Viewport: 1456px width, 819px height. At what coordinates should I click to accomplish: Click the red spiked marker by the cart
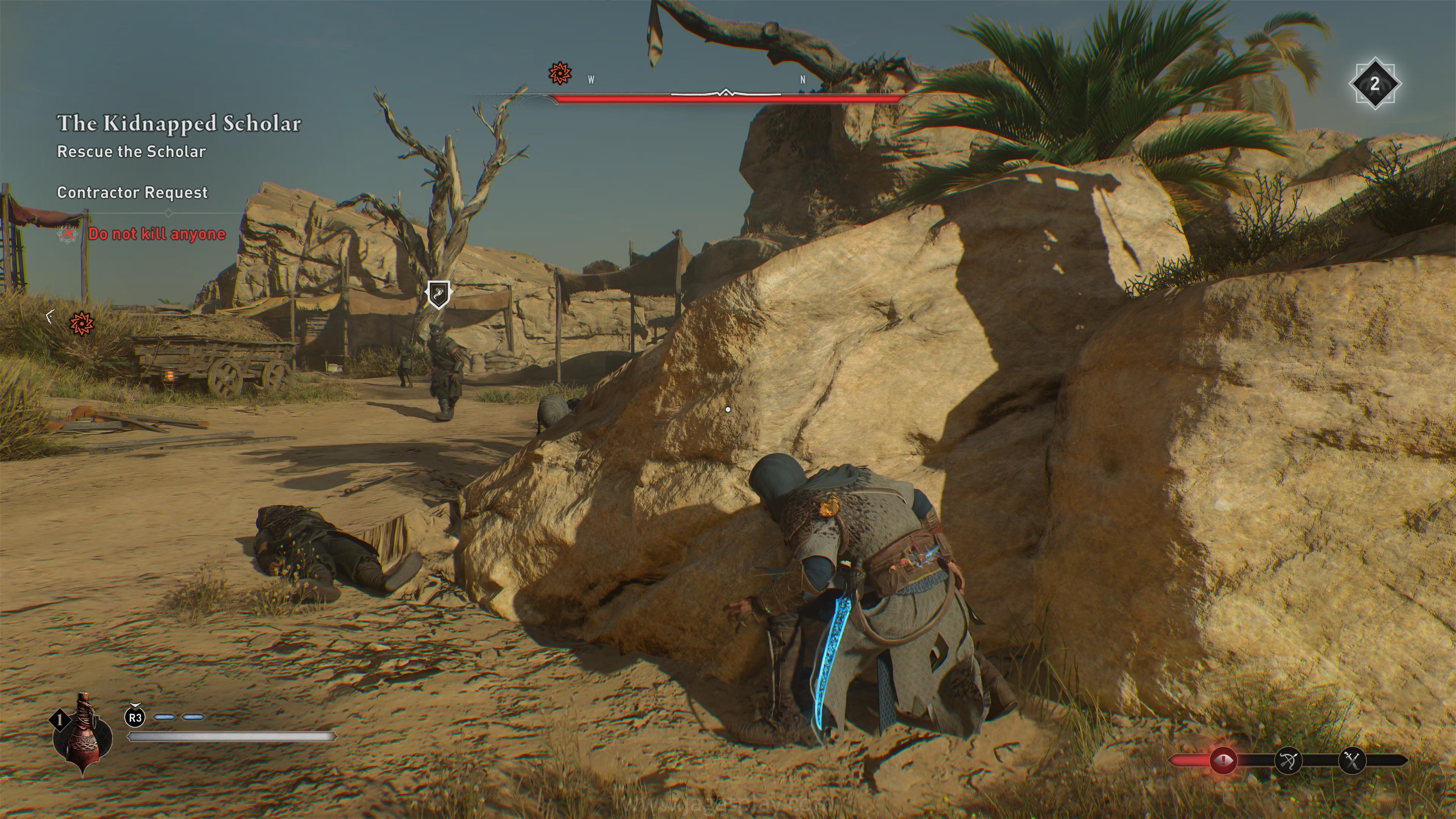pos(81,323)
